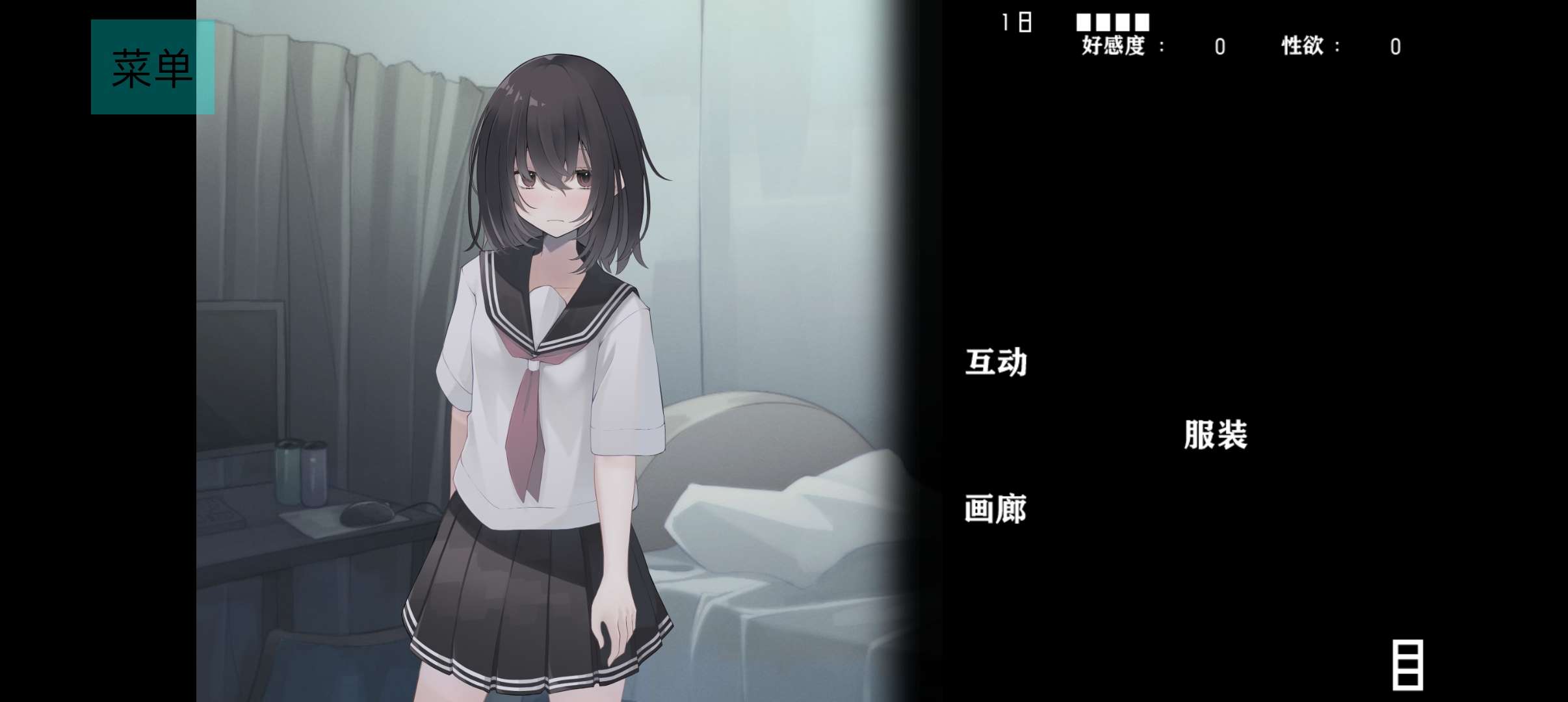Click the stacked-squares icon in the corner
The height and width of the screenshot is (702, 1568).
point(1407,665)
